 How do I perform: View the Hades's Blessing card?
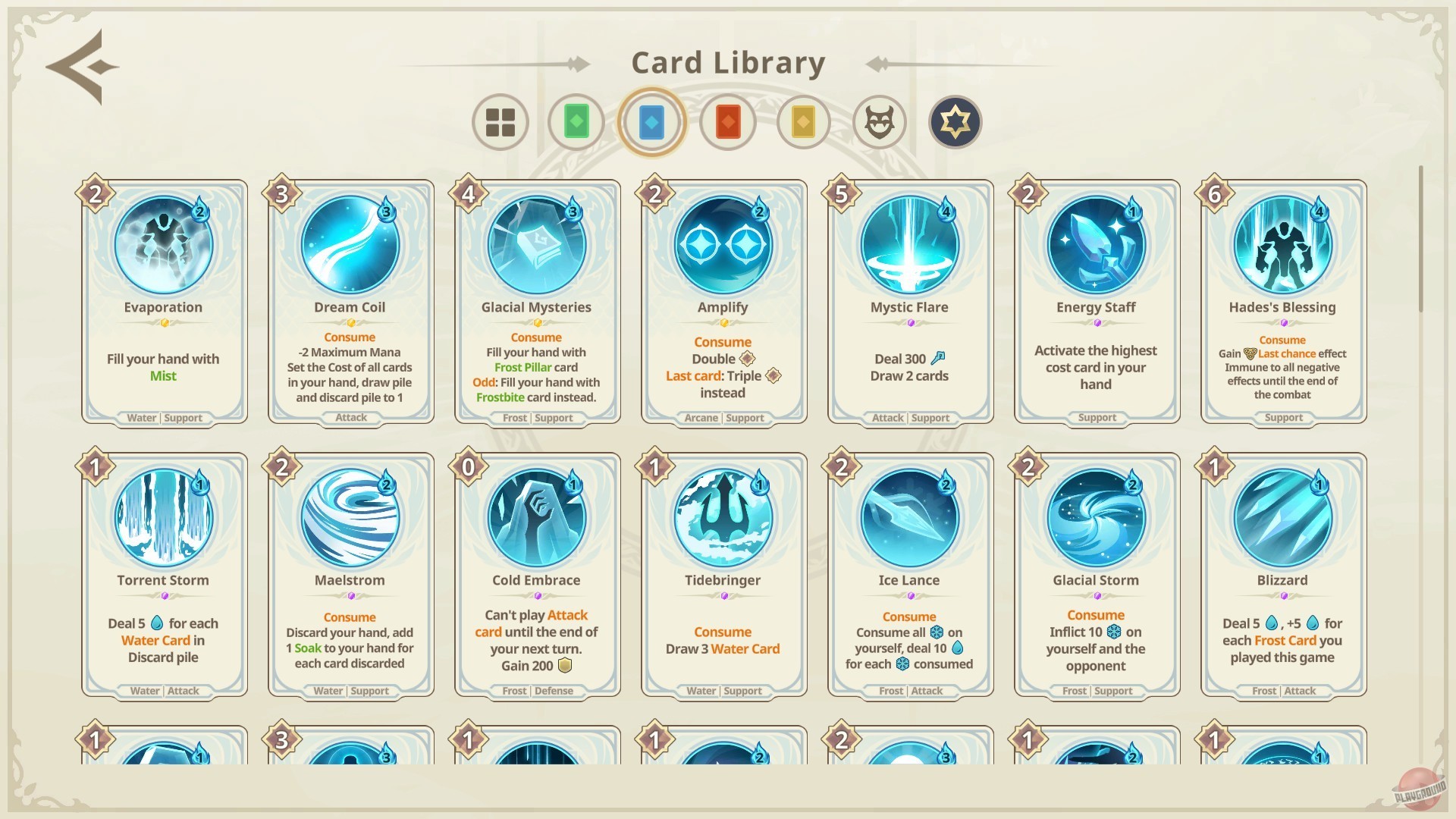(x=1282, y=301)
